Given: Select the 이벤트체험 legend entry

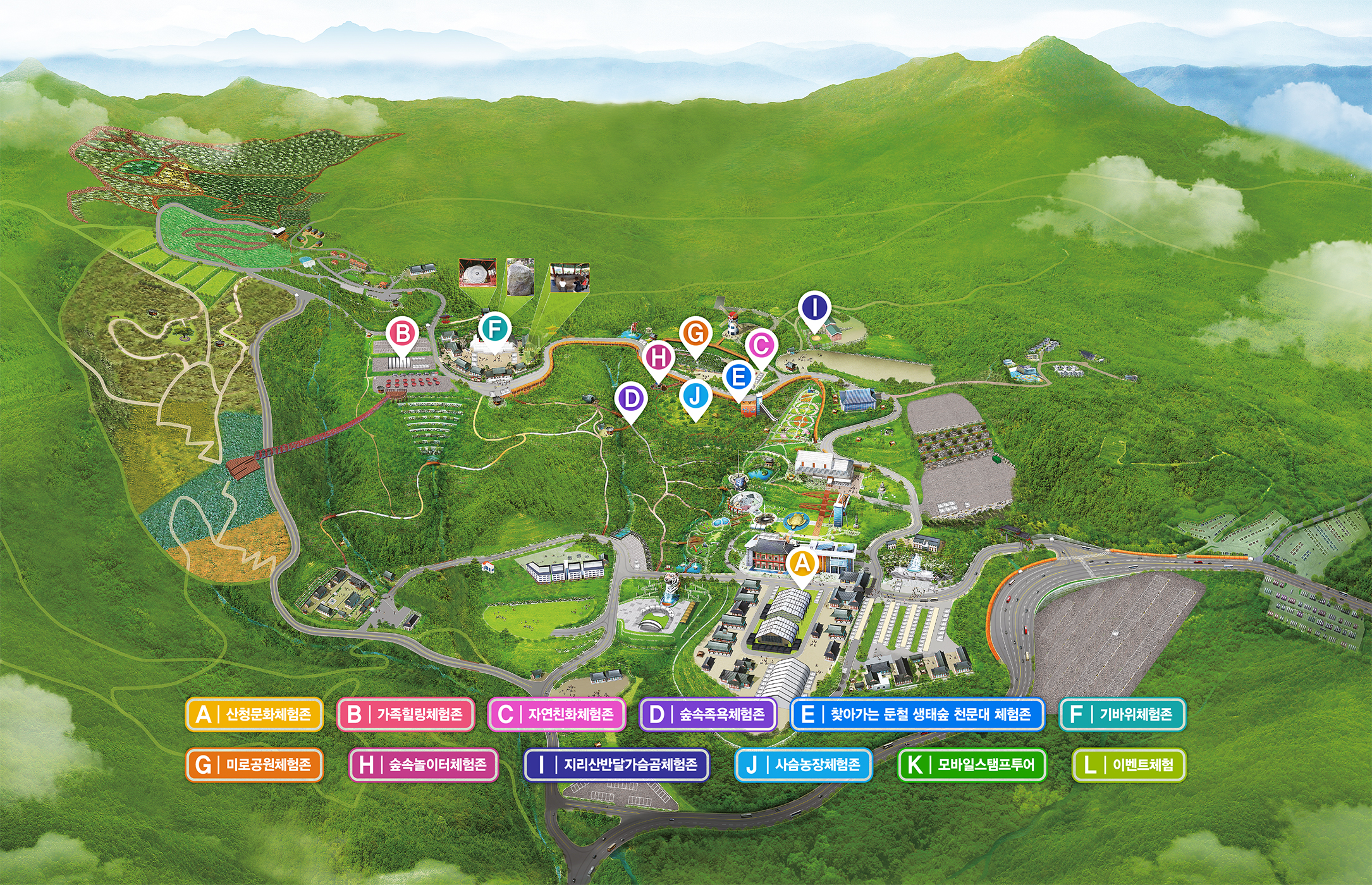Looking at the screenshot, I should 1129,765.
